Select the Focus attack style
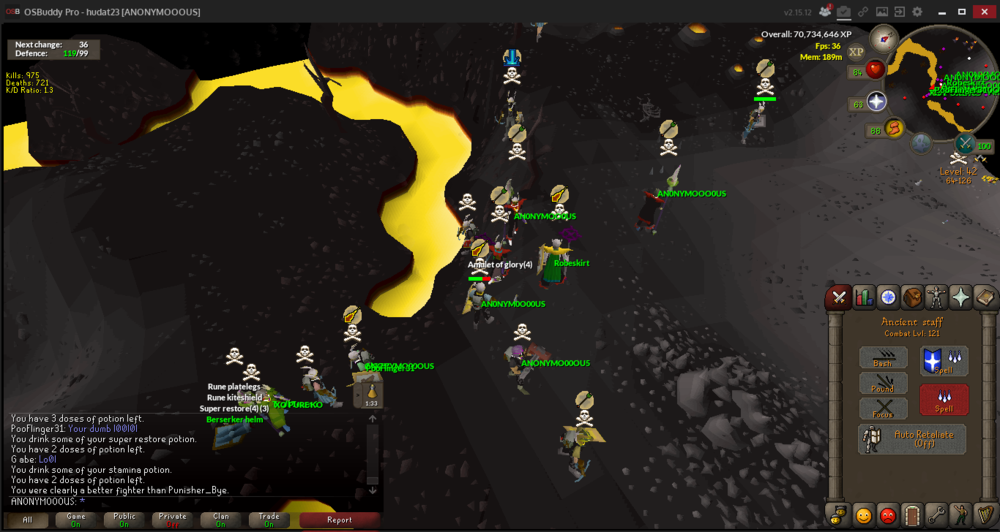1000x532 pixels. 883,408
